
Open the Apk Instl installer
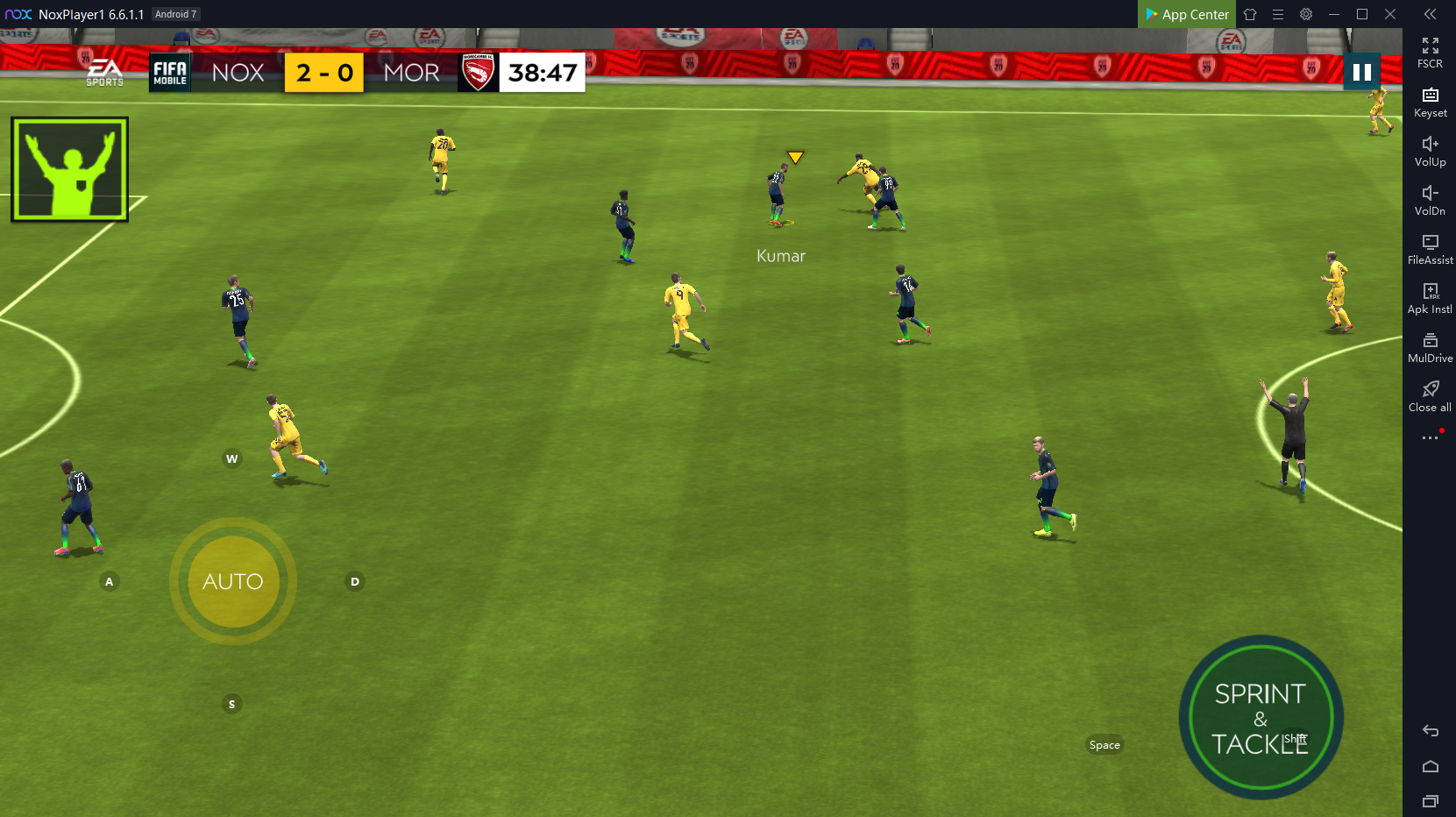point(1430,297)
